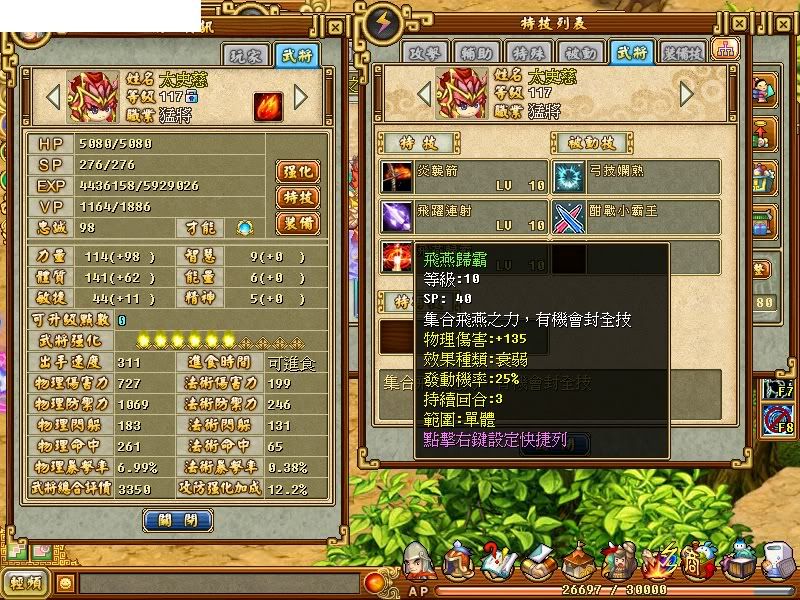
Task: Select the 飛躍連射 skill
Action: [x=464, y=216]
